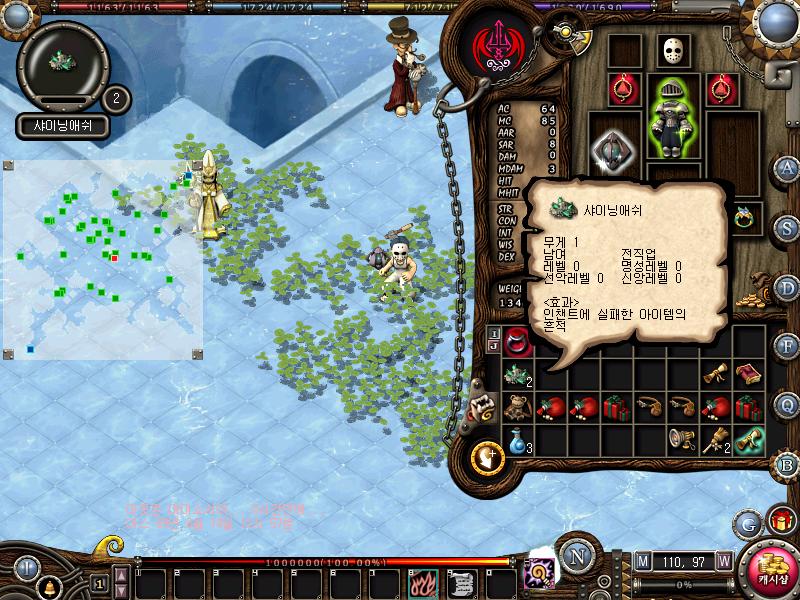This screenshot has width=800, height=600.
Task: Click the red gift box button
Action: 777,521
